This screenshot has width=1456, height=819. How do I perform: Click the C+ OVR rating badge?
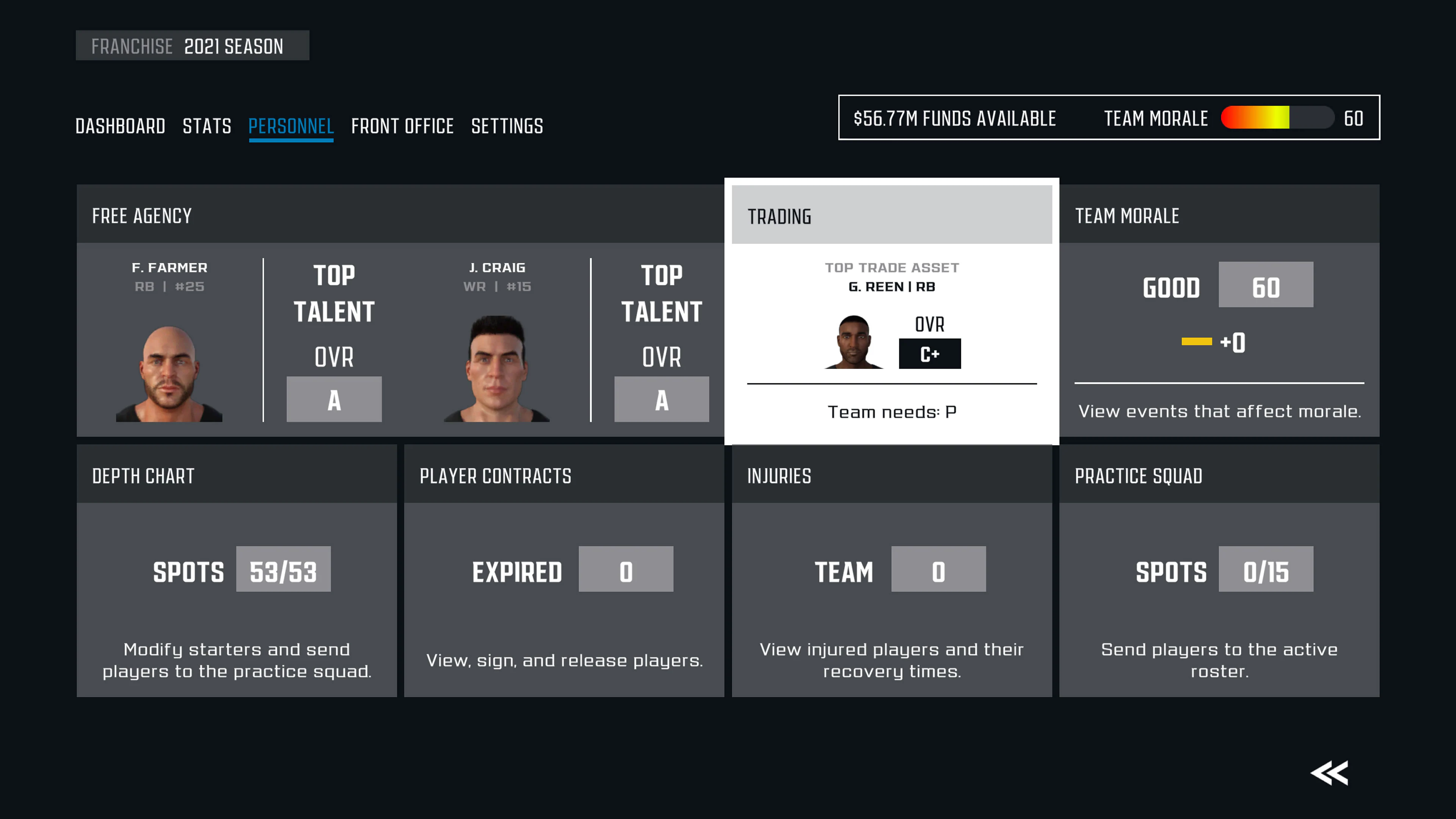coord(929,353)
